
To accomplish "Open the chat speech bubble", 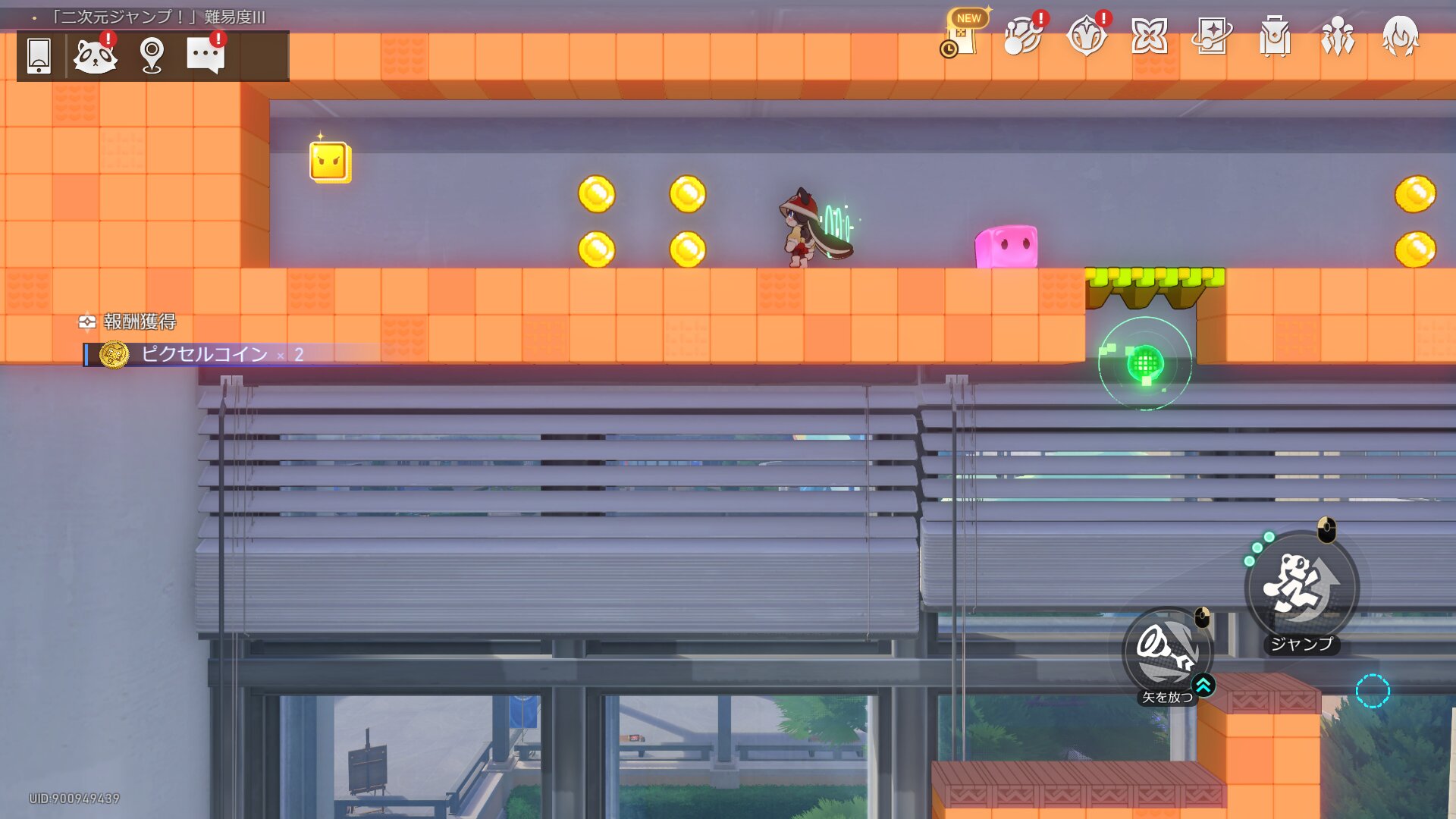I will (x=206, y=55).
